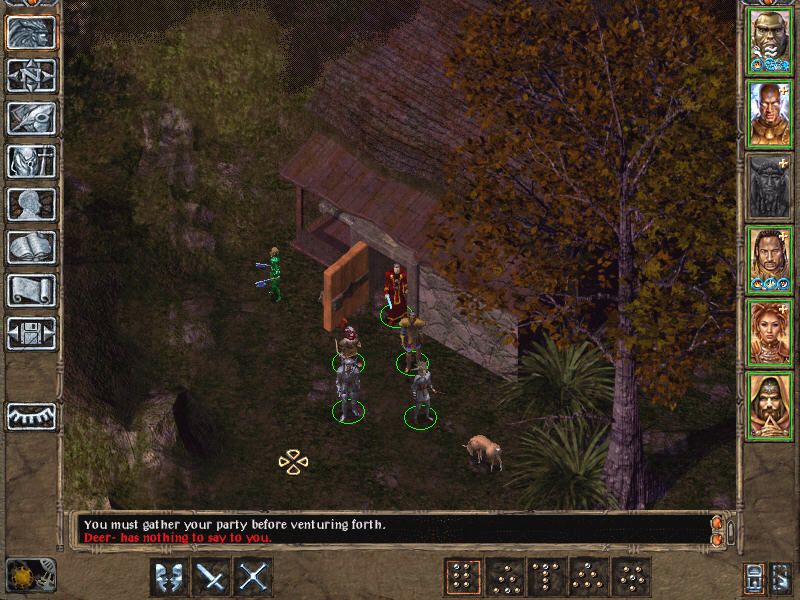Choose the two-column party formation
Screen dimensions: 800x600
pyautogui.click(x=462, y=577)
